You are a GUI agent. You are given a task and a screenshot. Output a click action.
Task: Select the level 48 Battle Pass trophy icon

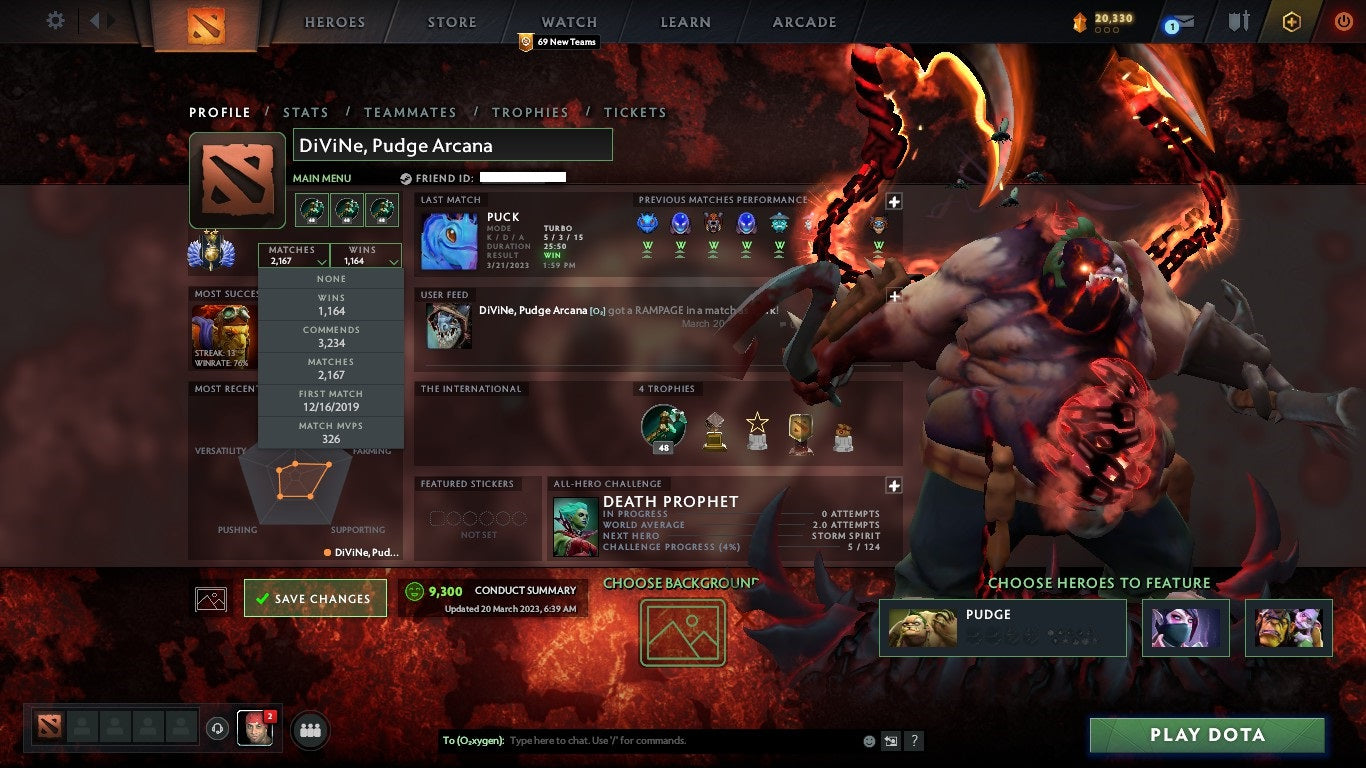pyautogui.click(x=663, y=425)
